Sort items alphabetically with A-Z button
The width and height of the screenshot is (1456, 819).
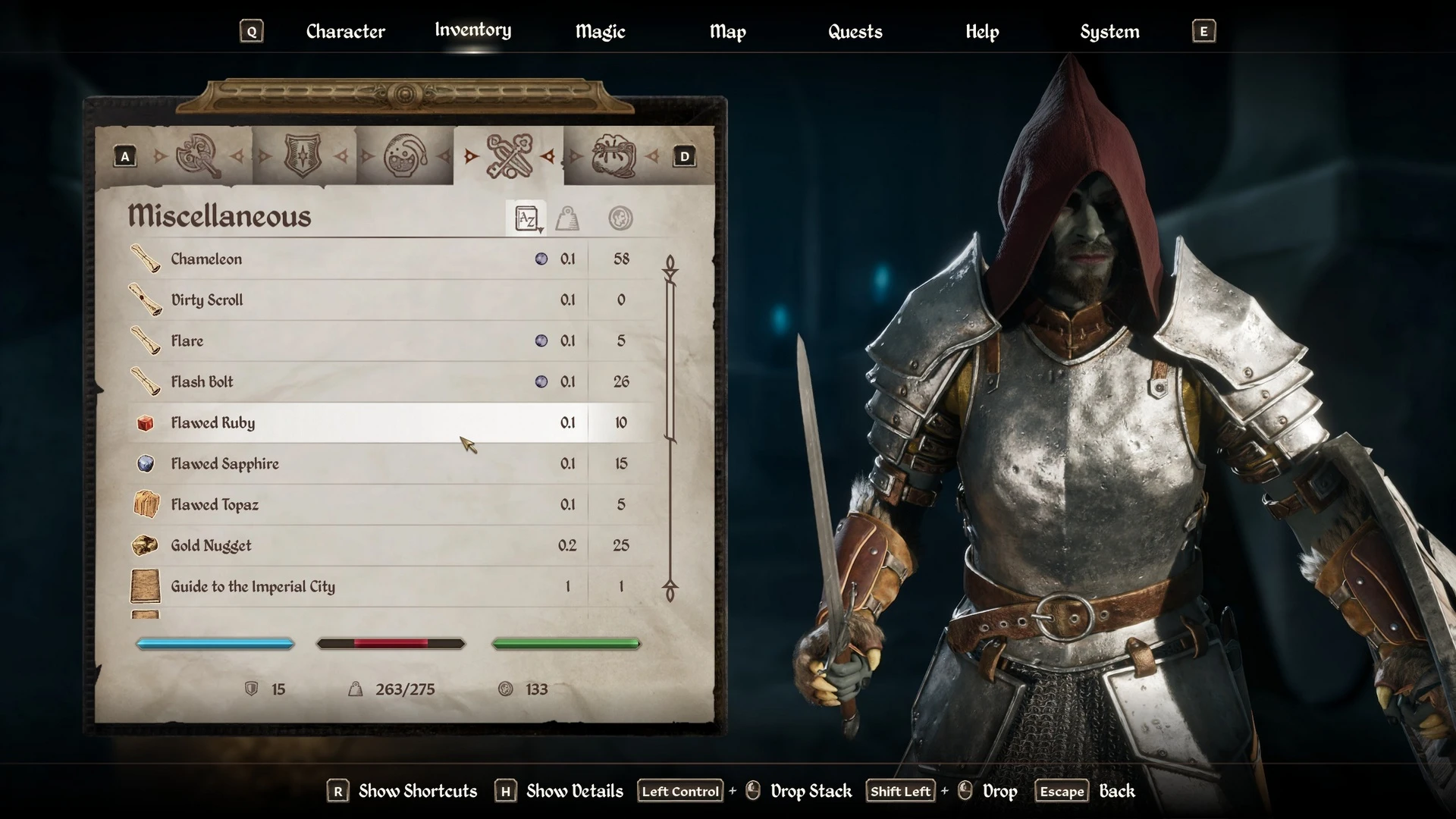526,219
